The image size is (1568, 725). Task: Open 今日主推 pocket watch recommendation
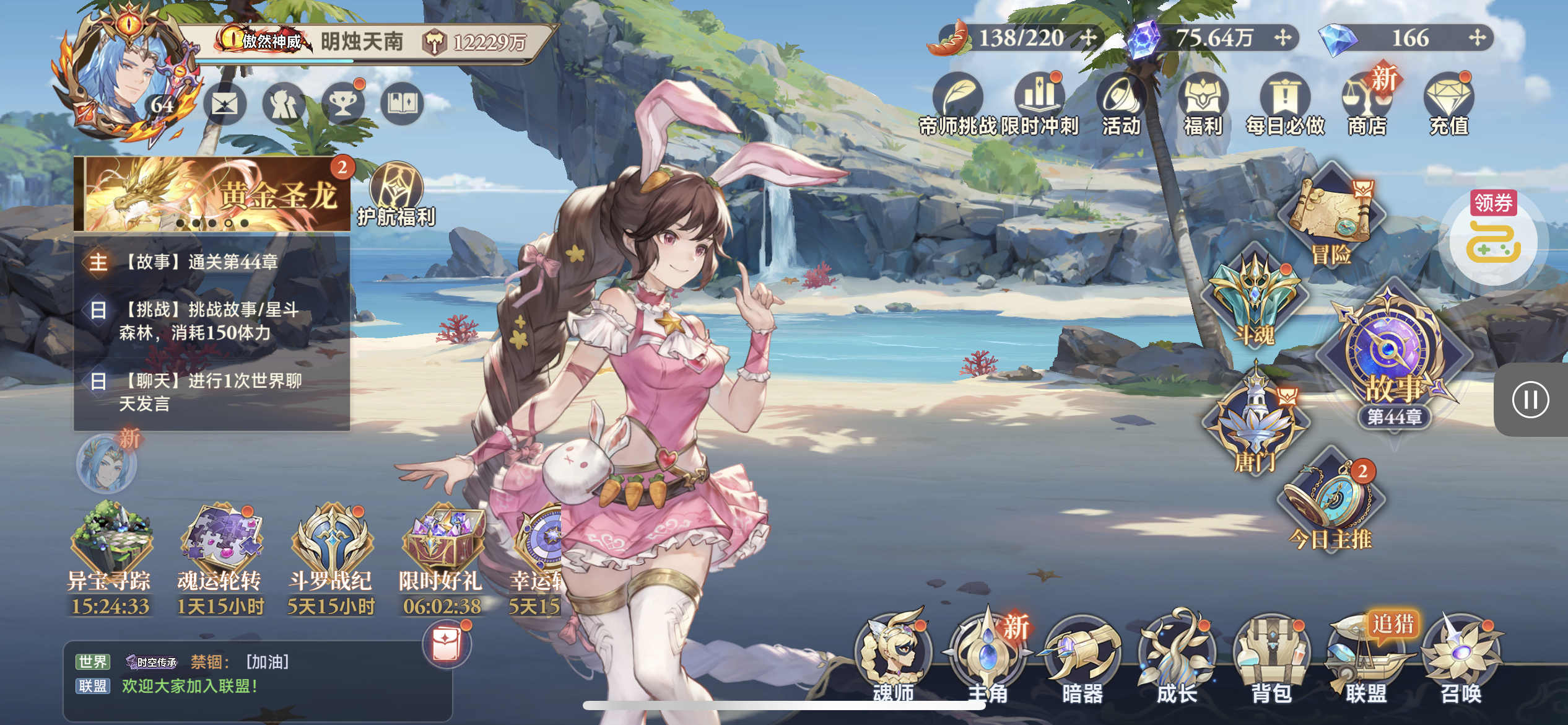pyautogui.click(x=1331, y=502)
